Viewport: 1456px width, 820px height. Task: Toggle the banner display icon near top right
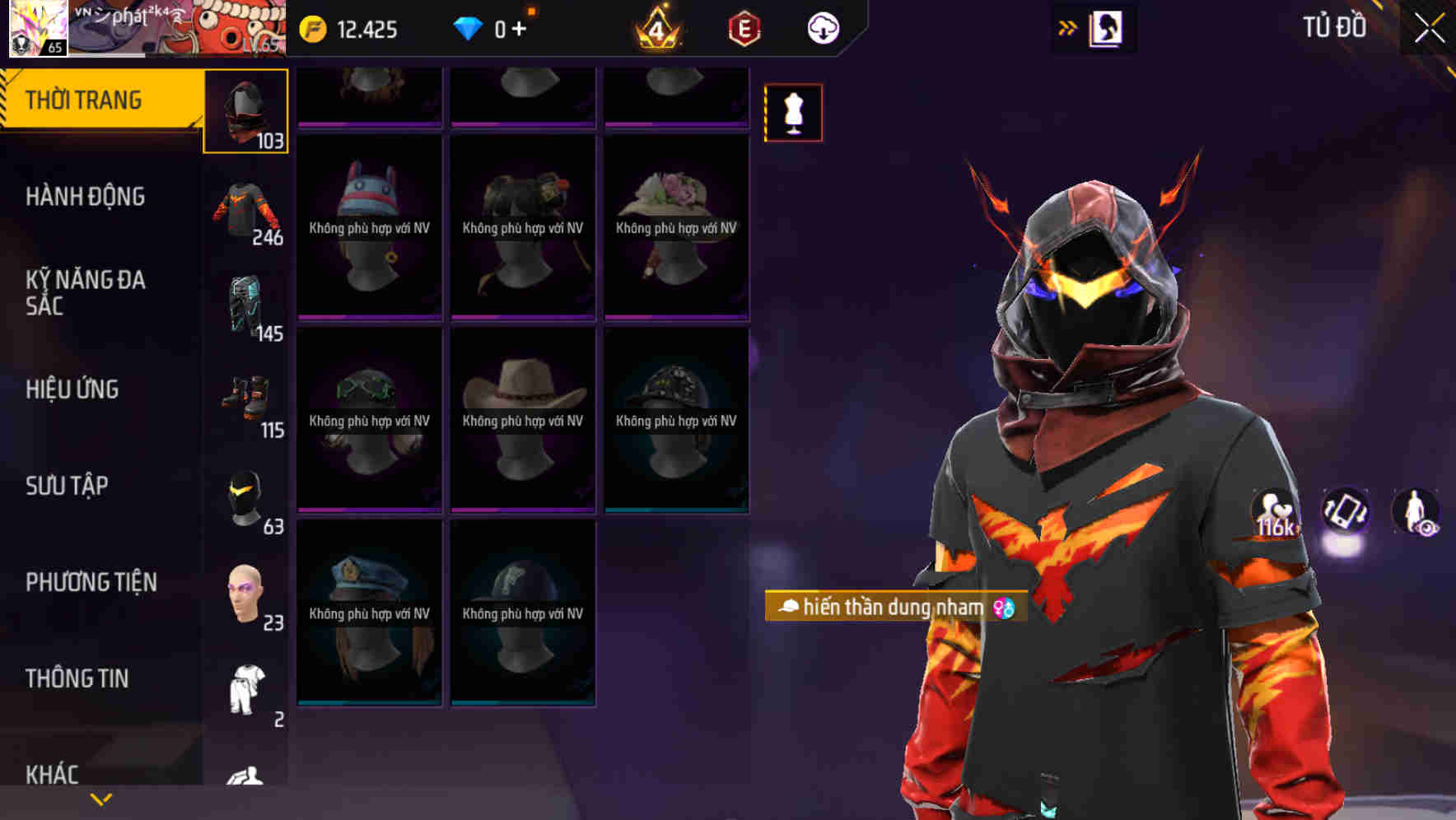pos(1108,26)
